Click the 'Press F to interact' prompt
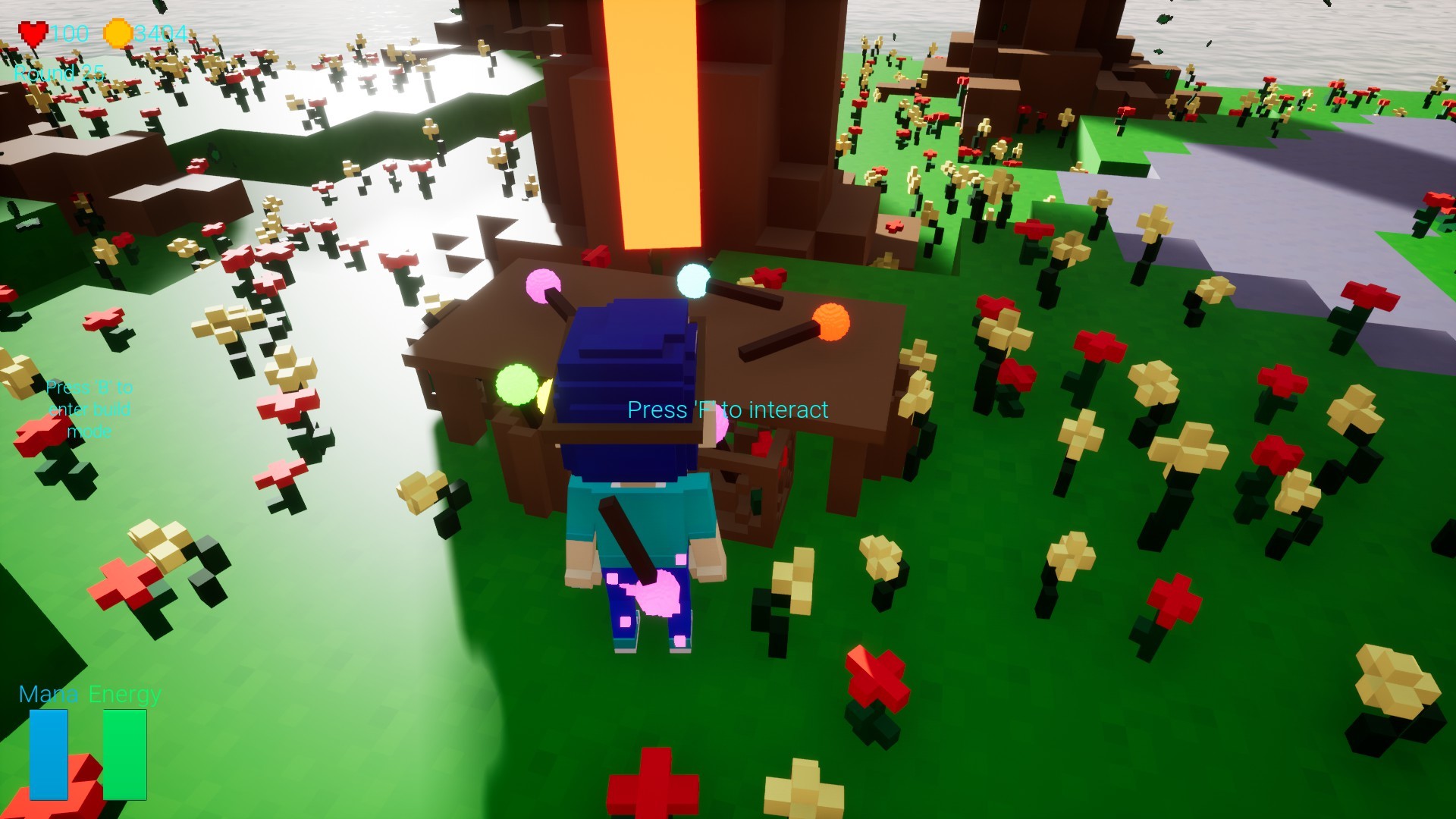Viewport: 1456px width, 819px height. (727, 410)
